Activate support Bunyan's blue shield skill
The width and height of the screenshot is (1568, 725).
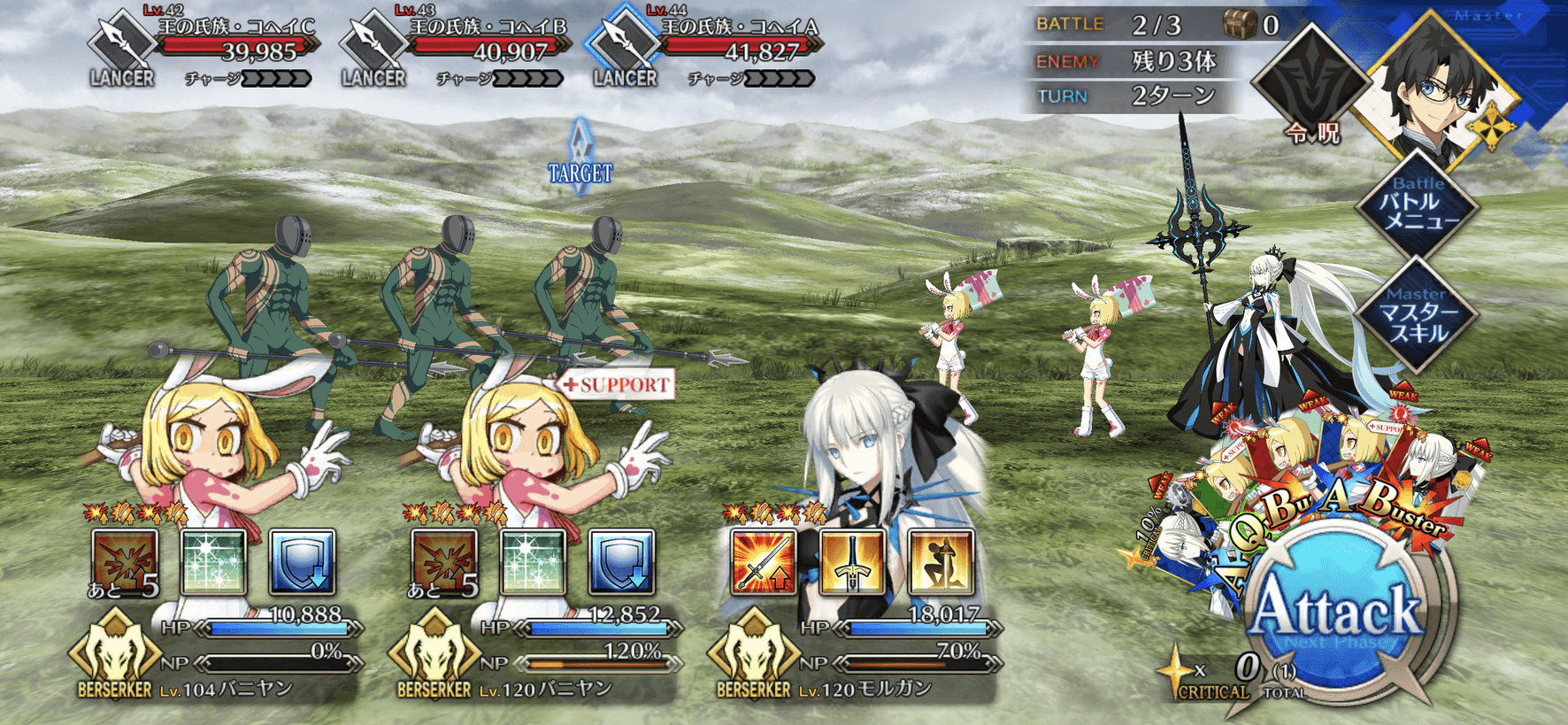(x=621, y=561)
